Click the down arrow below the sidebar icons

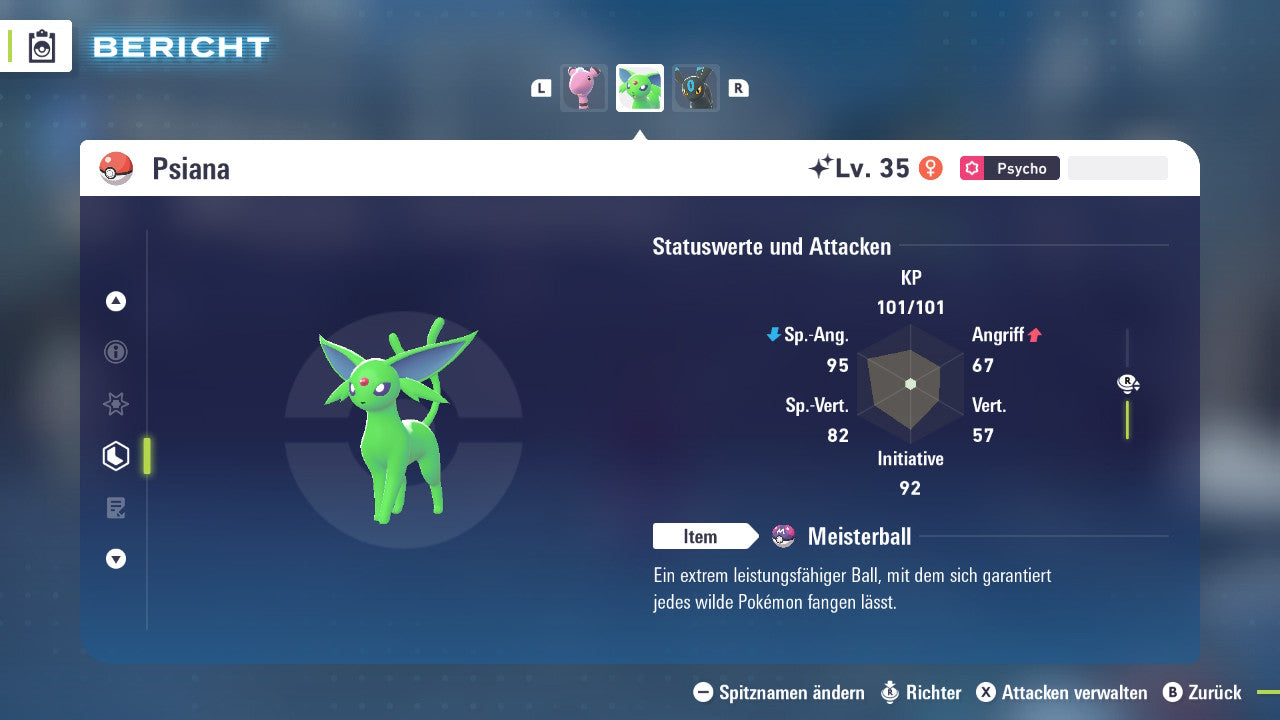(x=115, y=559)
